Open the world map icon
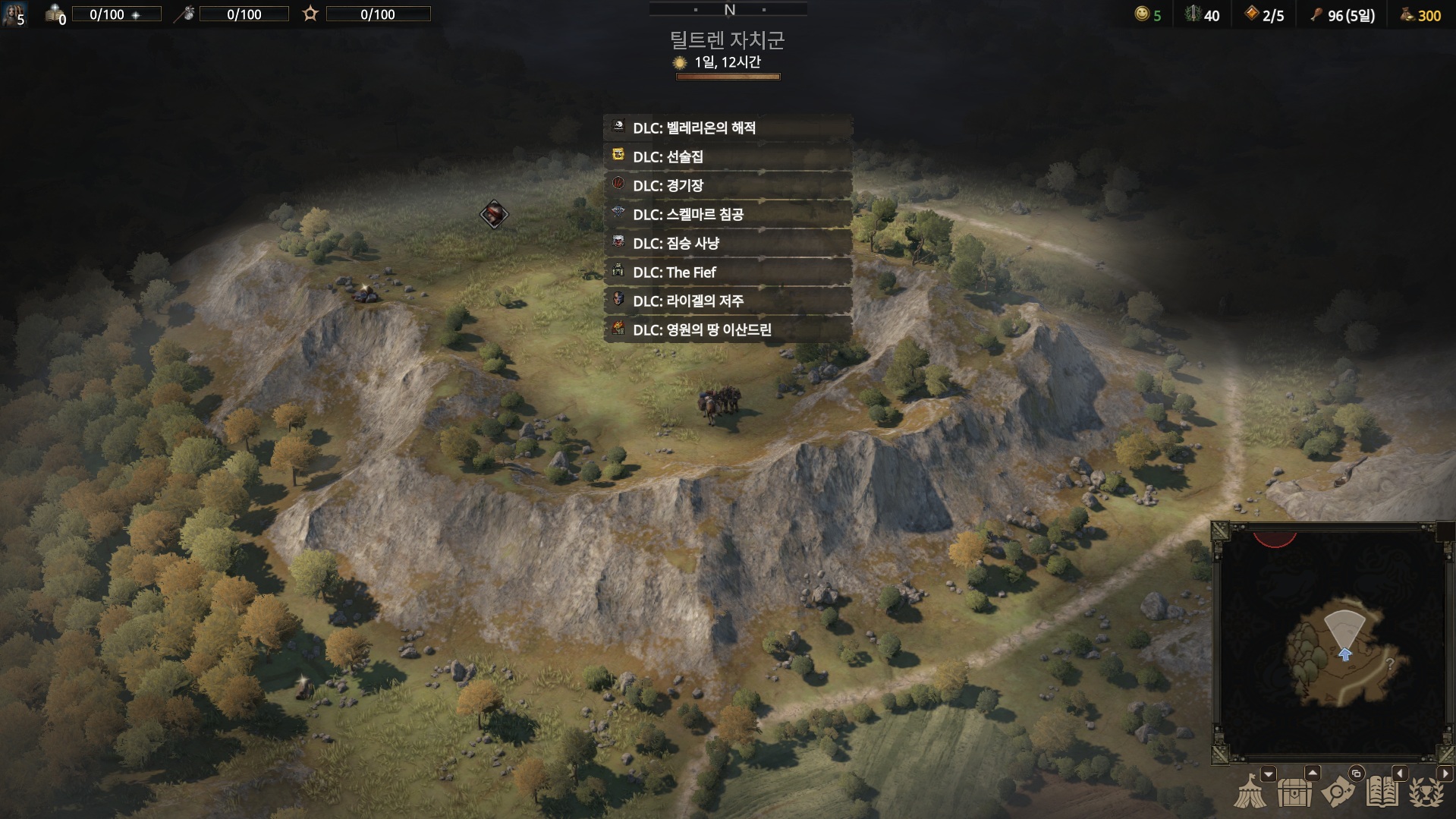The width and height of the screenshot is (1456, 819). coord(1338,793)
